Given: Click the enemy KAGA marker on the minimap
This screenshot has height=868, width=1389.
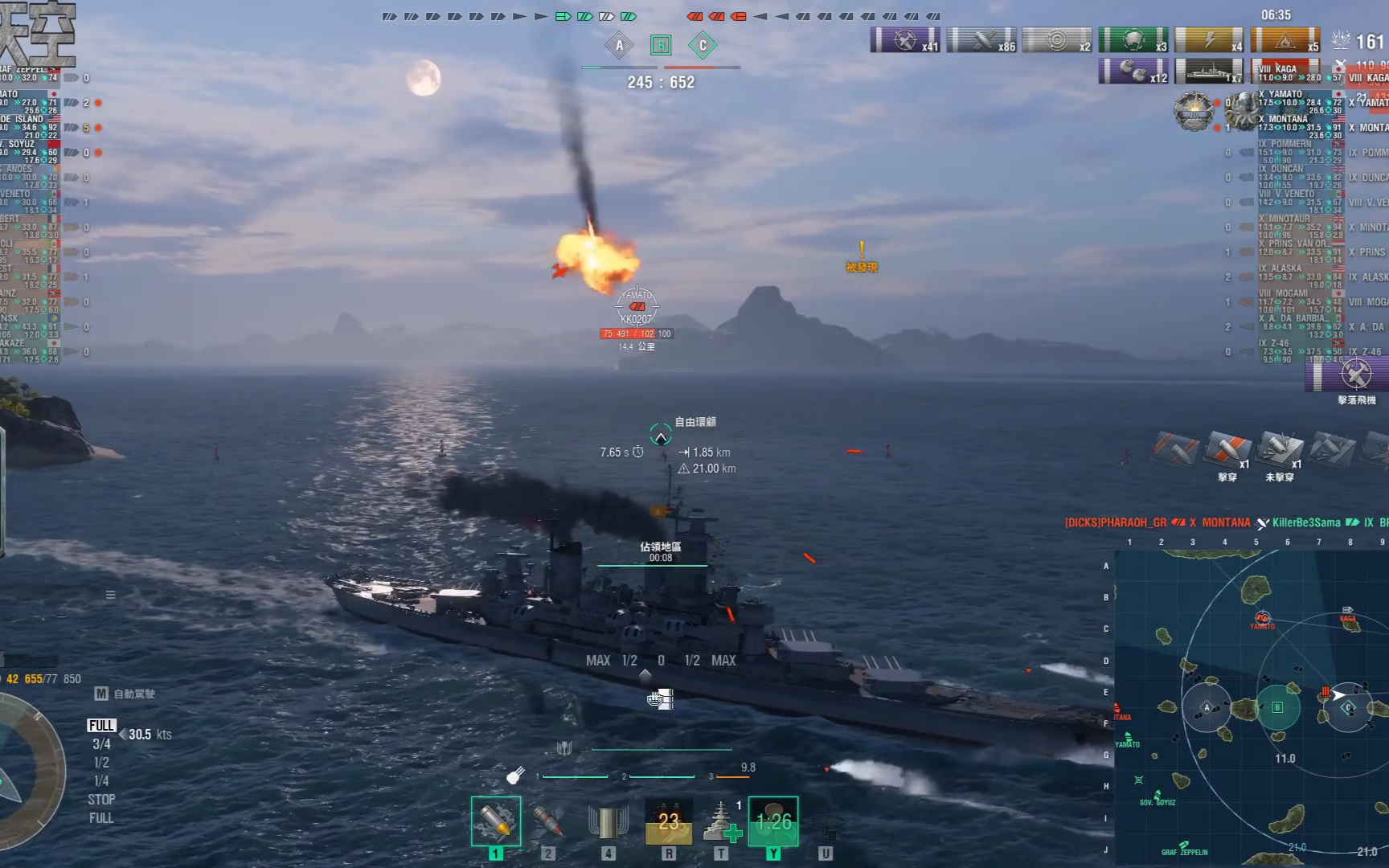Looking at the screenshot, I should [x=1348, y=612].
